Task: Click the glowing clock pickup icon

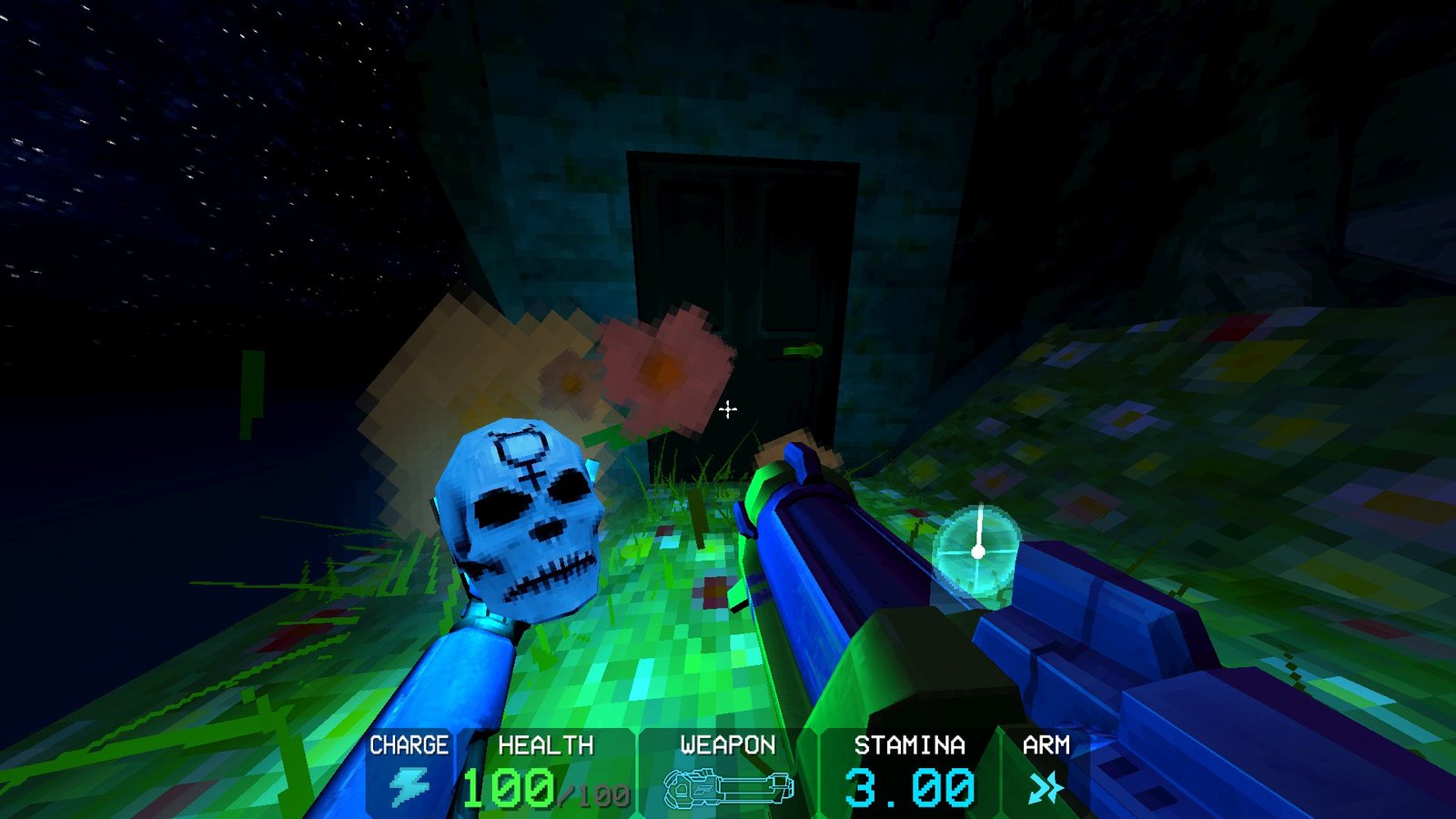Action: [980, 553]
